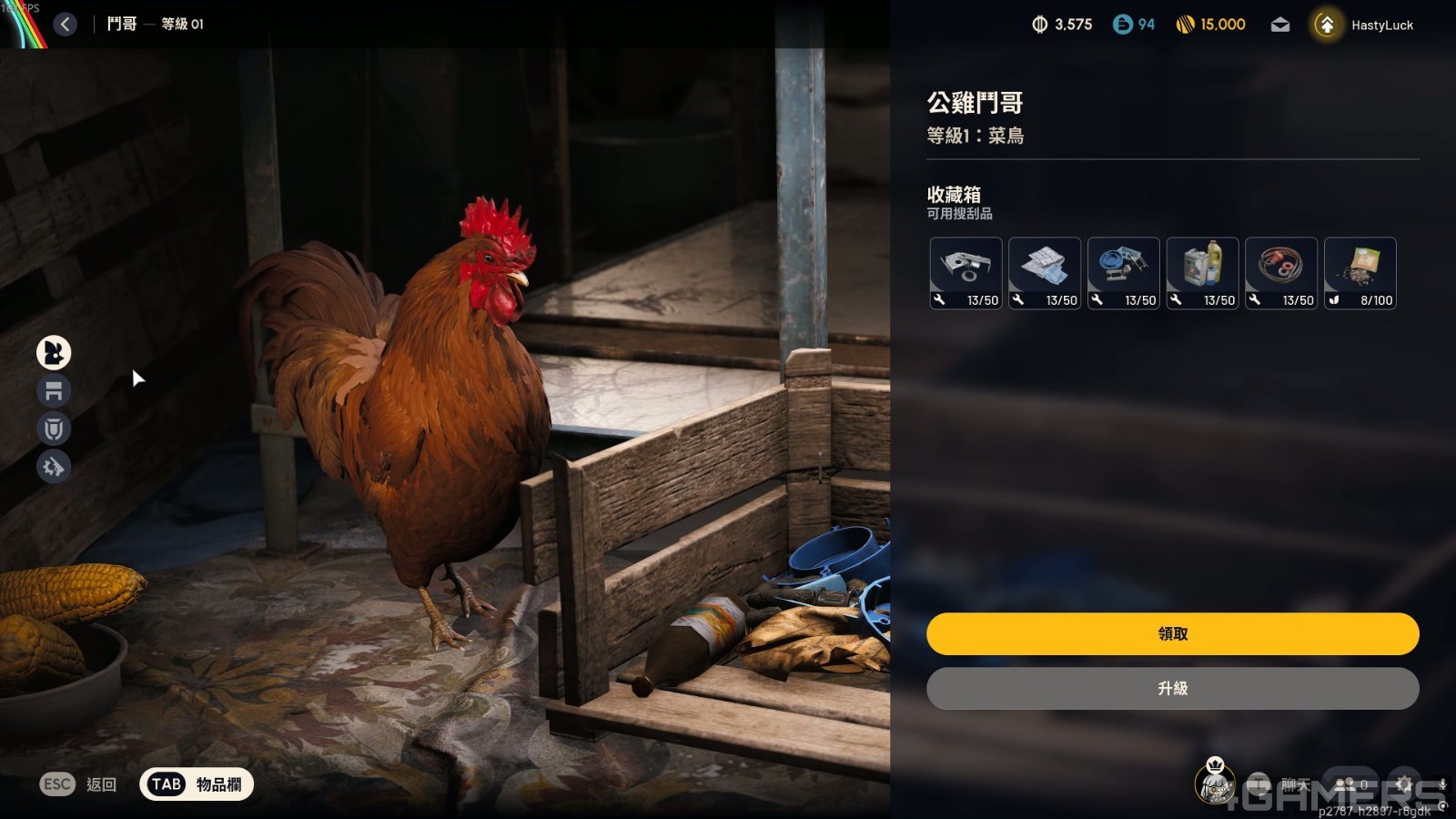1456x819 pixels.
Task: Open the settings gear icon
Action: click(1404, 784)
